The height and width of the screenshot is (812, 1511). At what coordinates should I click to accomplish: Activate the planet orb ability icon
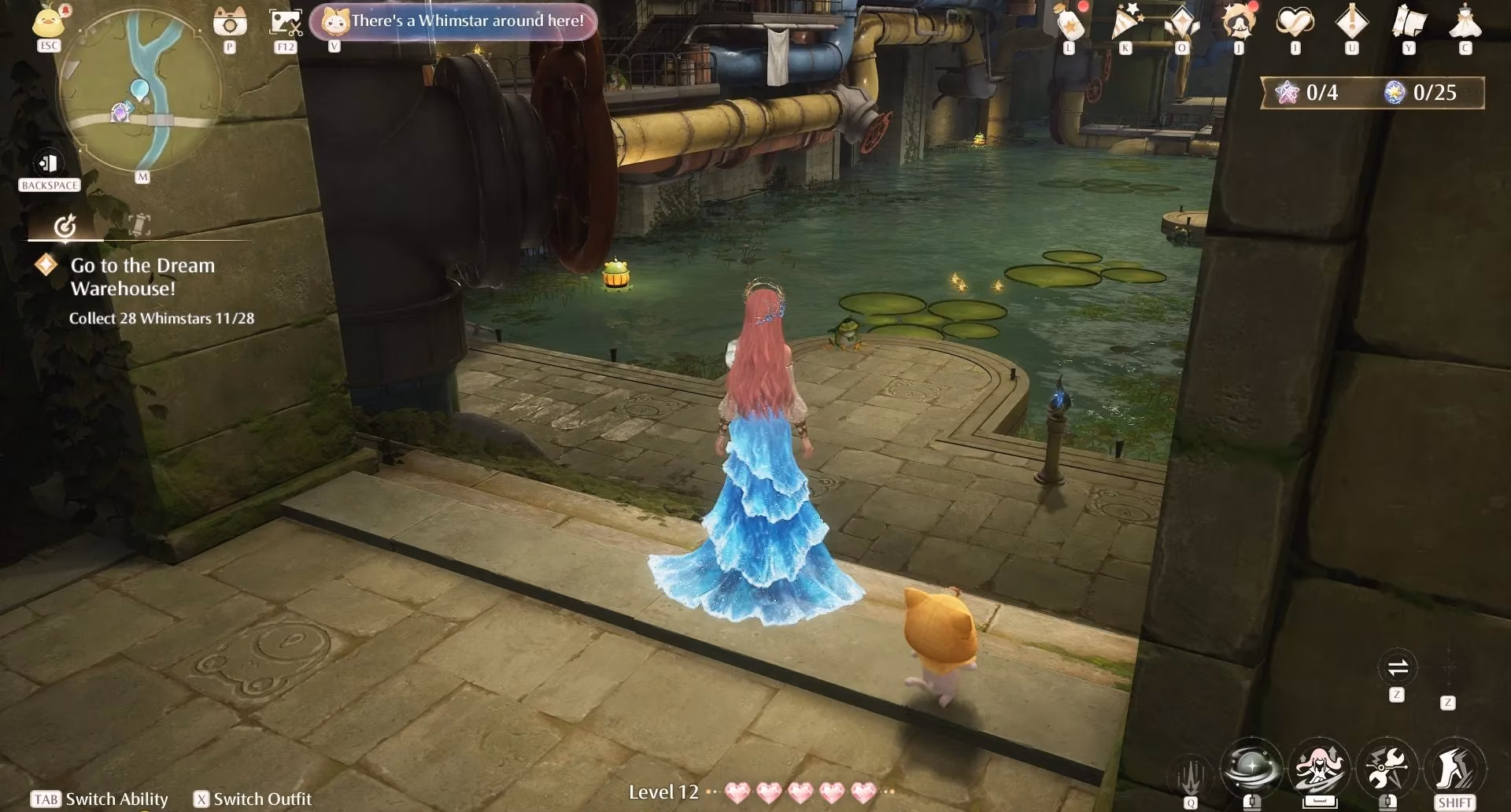pyautogui.click(x=1251, y=767)
